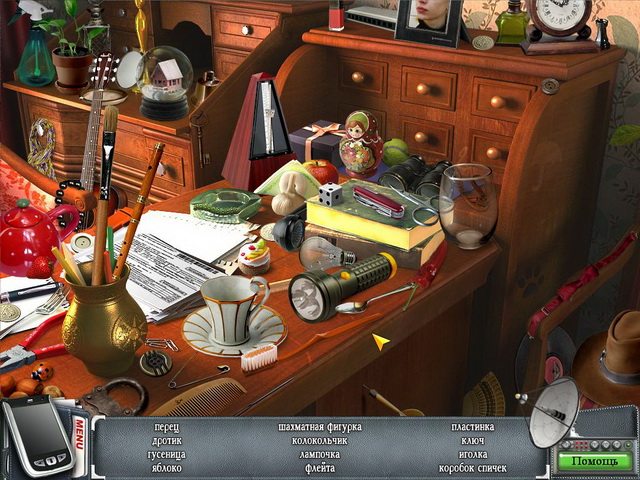
Task: Click the коробок спичек list entry
Action: tap(472, 468)
